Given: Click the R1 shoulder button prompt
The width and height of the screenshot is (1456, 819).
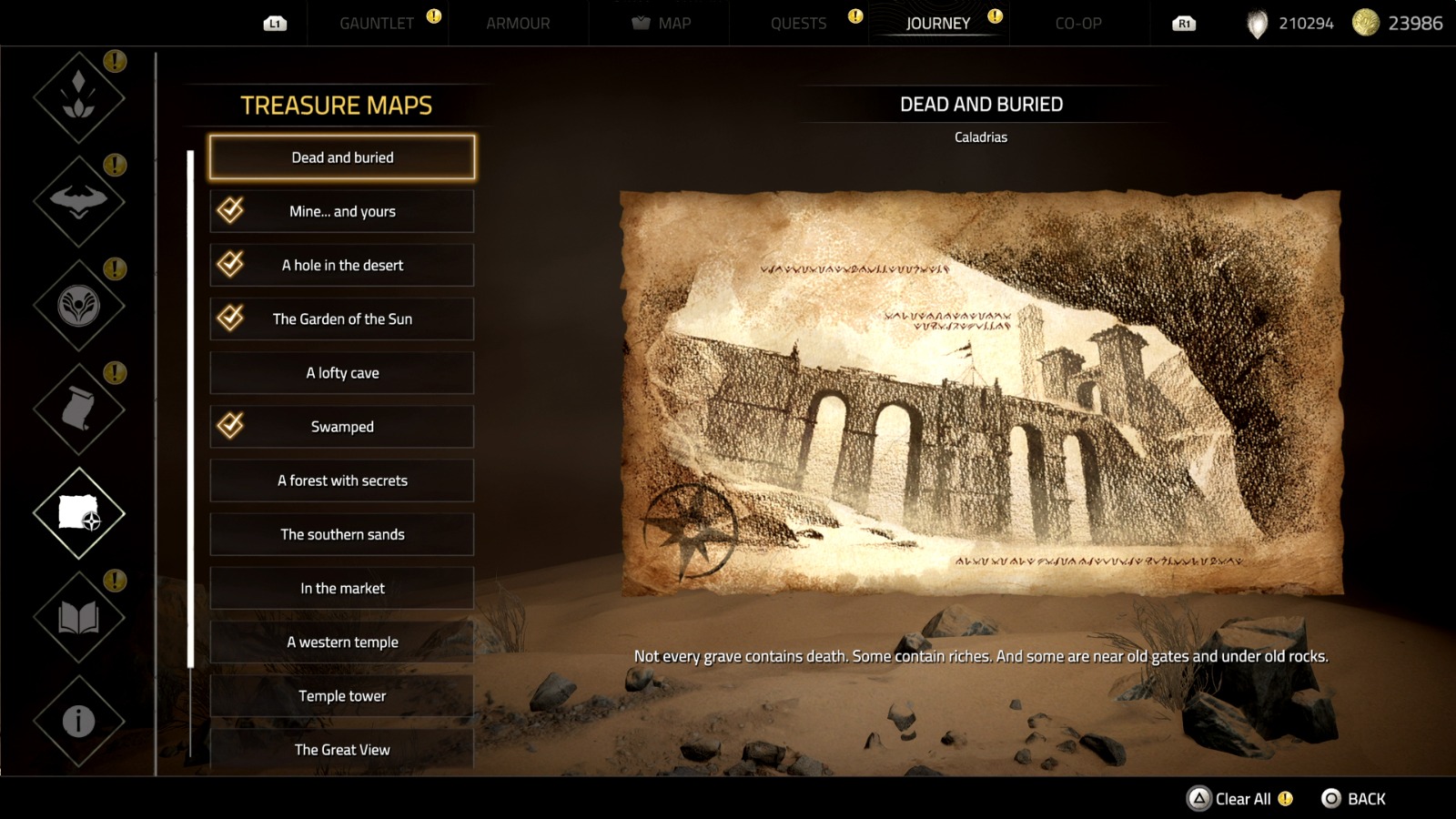Looking at the screenshot, I should [x=1183, y=25].
